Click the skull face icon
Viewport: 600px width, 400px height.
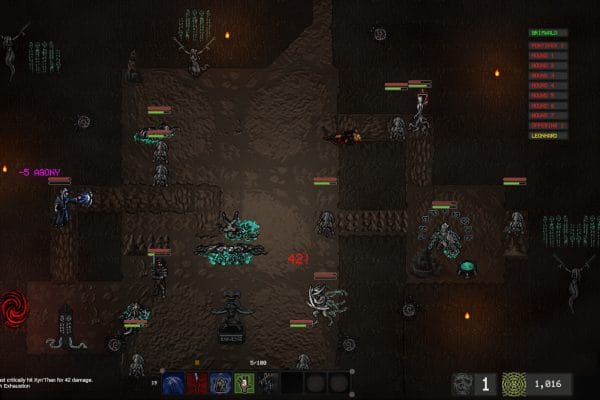click(x=461, y=383)
